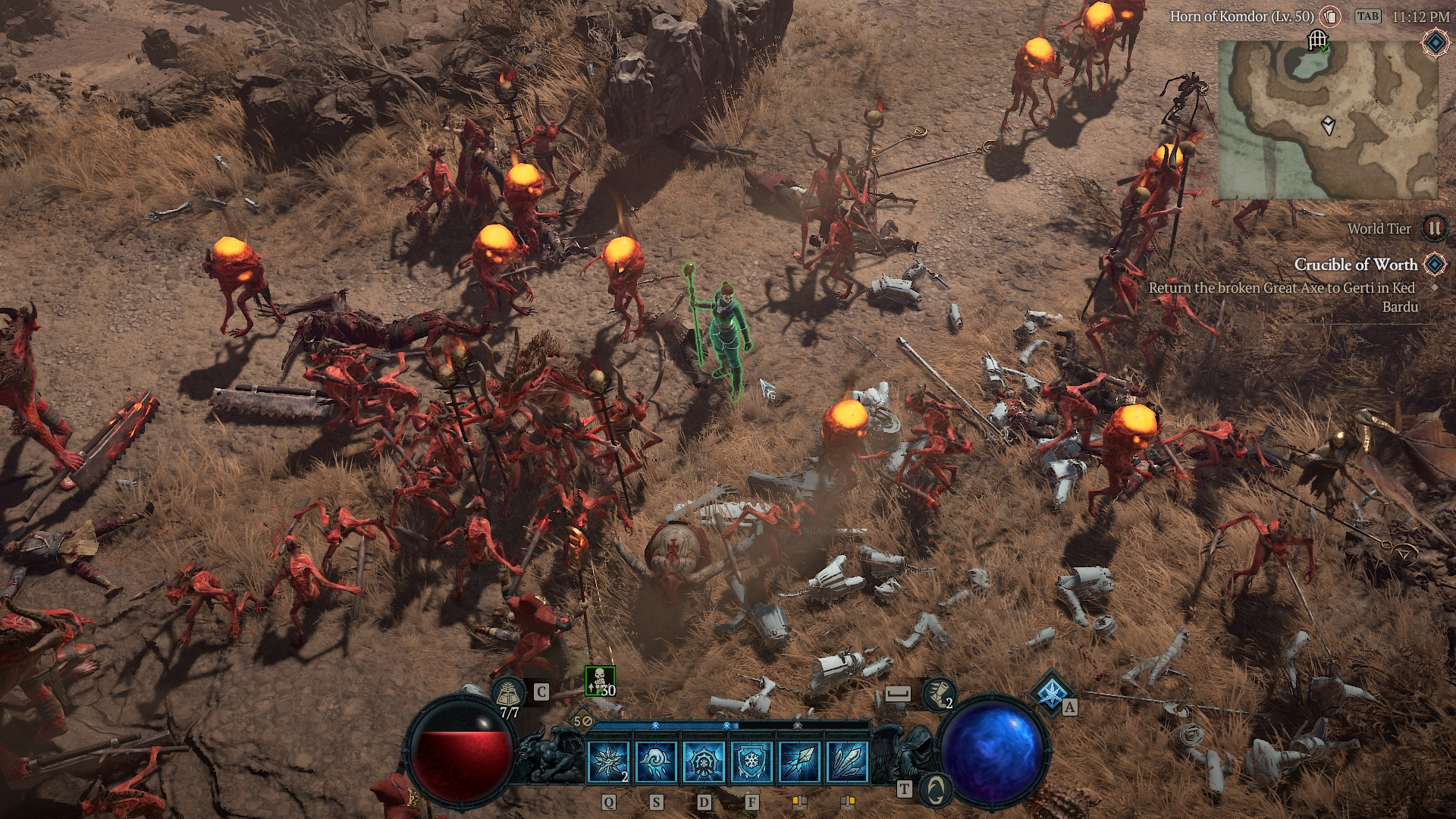Activate the Frost Nova star skill
Image resolution: width=1456 pixels, height=819 pixels.
click(x=609, y=761)
